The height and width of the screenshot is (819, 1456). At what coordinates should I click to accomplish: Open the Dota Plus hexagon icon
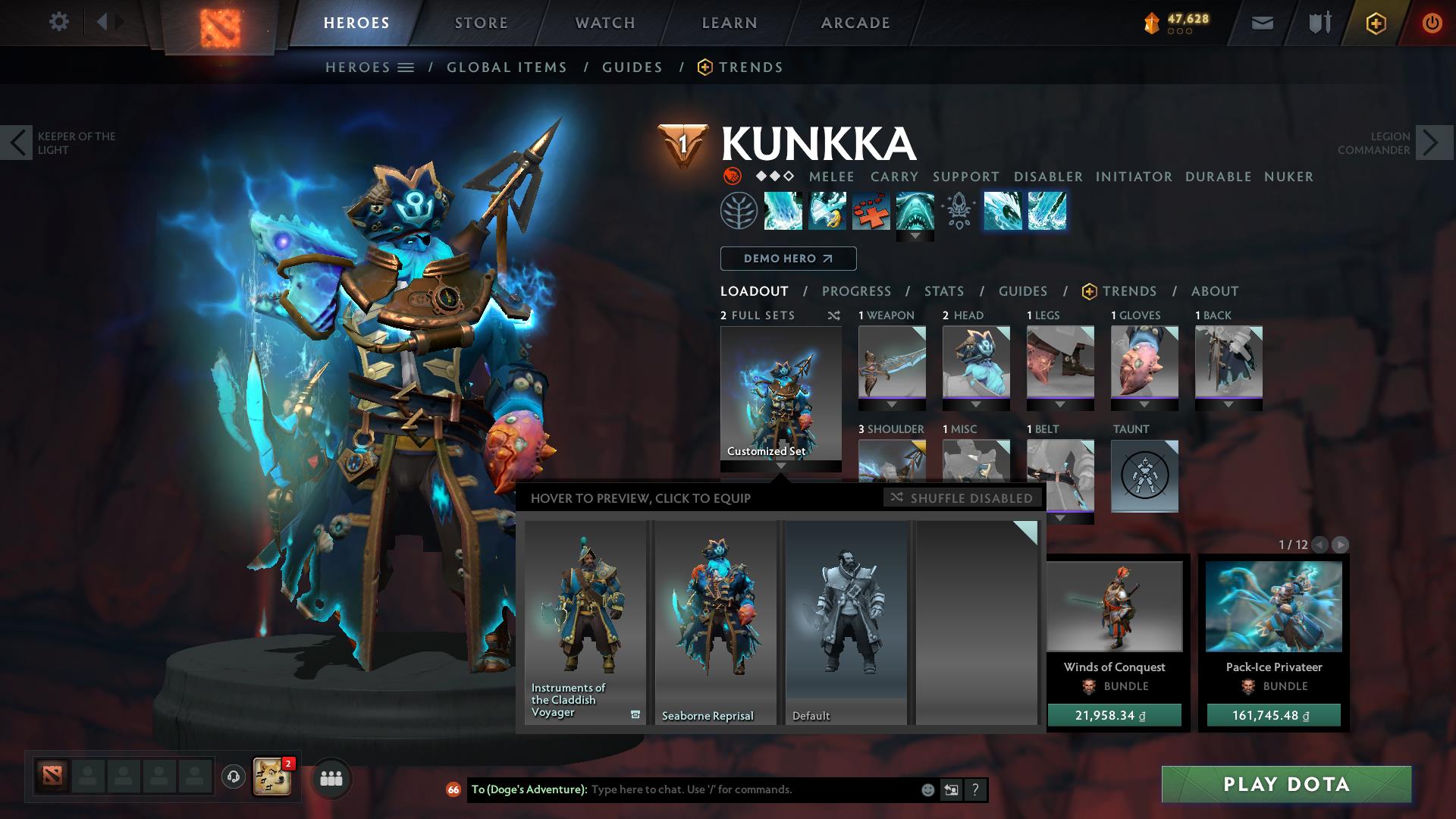tap(1378, 22)
